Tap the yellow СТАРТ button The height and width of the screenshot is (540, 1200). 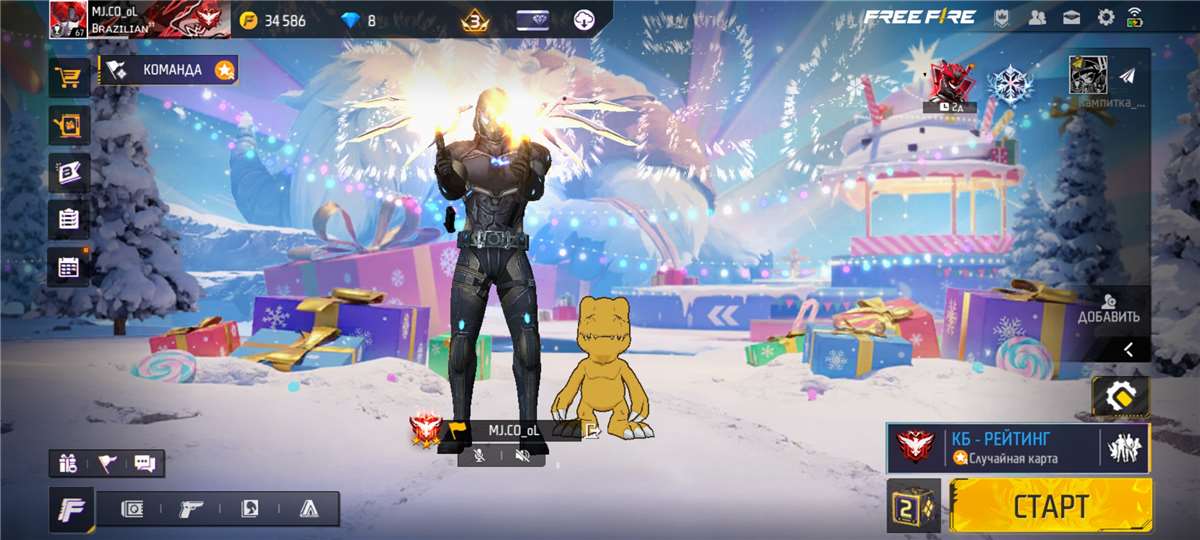(x=1050, y=505)
